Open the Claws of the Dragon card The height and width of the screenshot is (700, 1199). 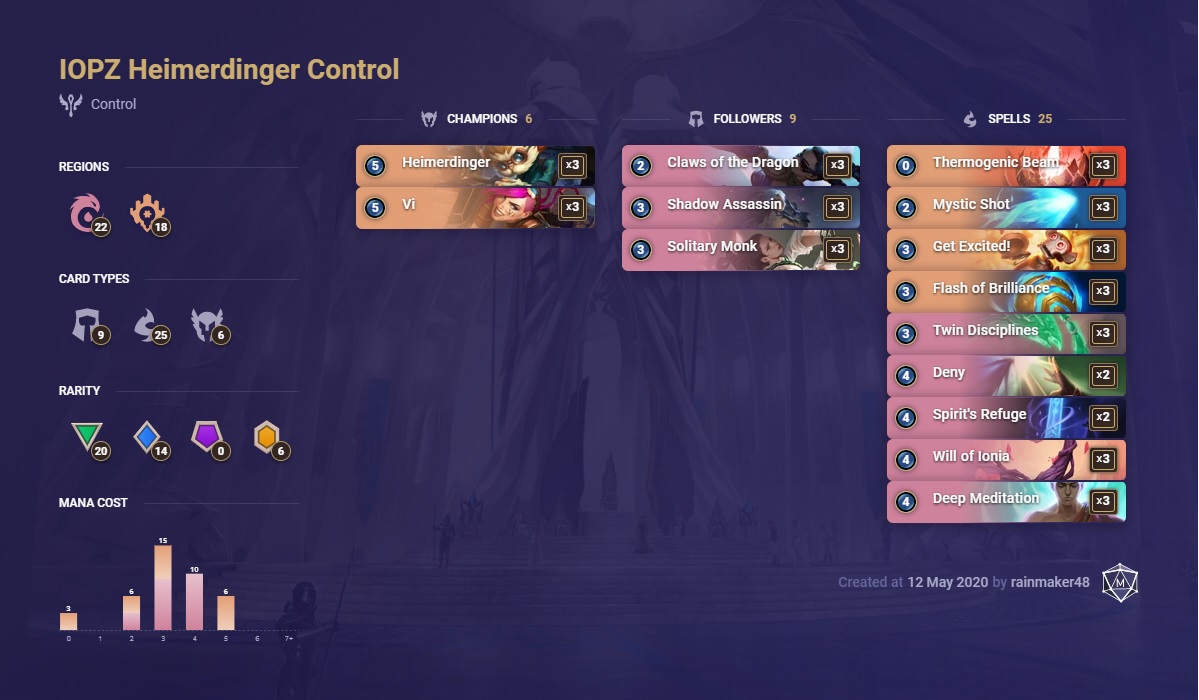740,166
